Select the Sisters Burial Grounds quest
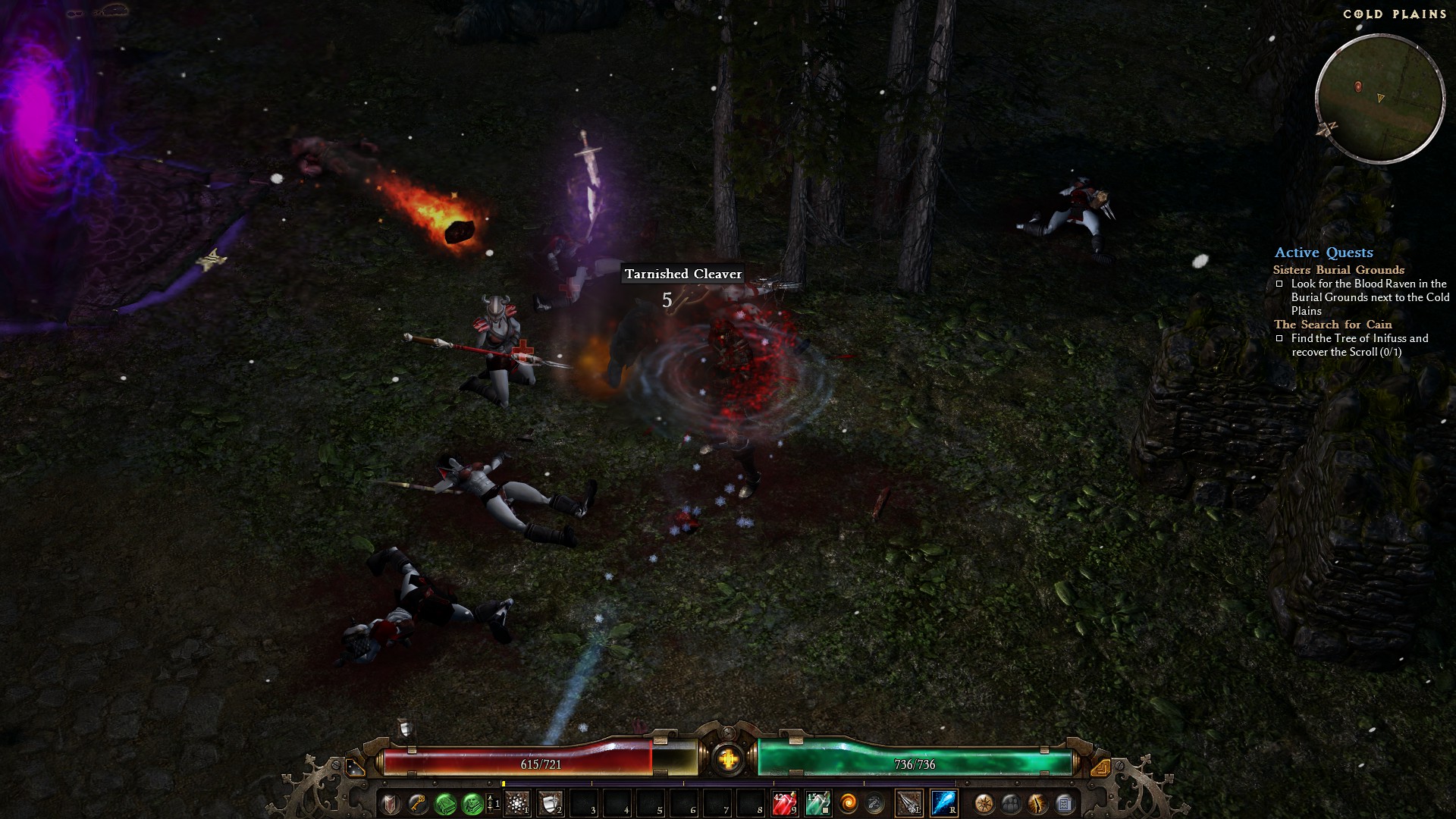This screenshot has width=1456, height=819. 1338,270
